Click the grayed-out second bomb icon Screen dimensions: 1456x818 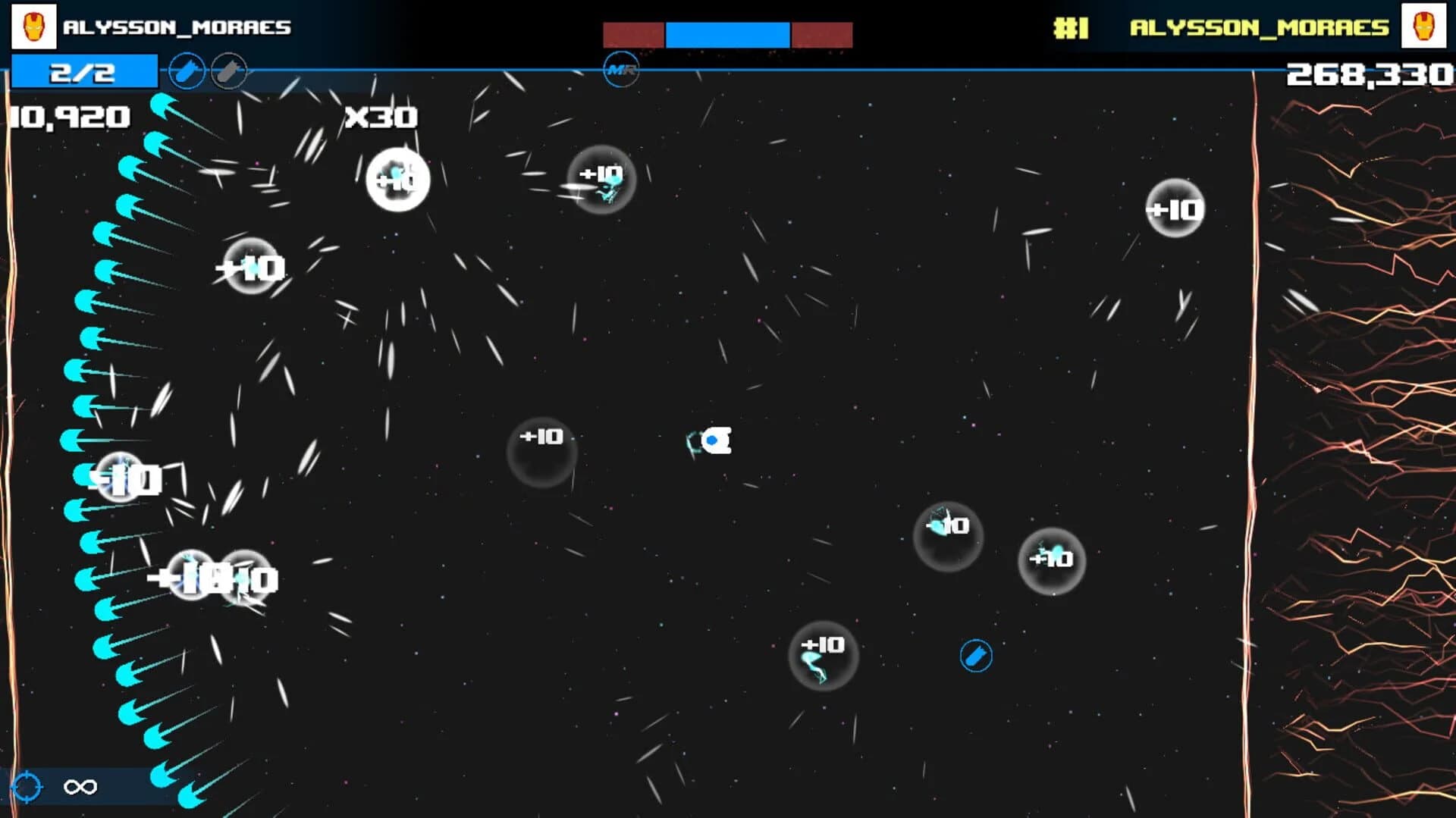point(229,71)
